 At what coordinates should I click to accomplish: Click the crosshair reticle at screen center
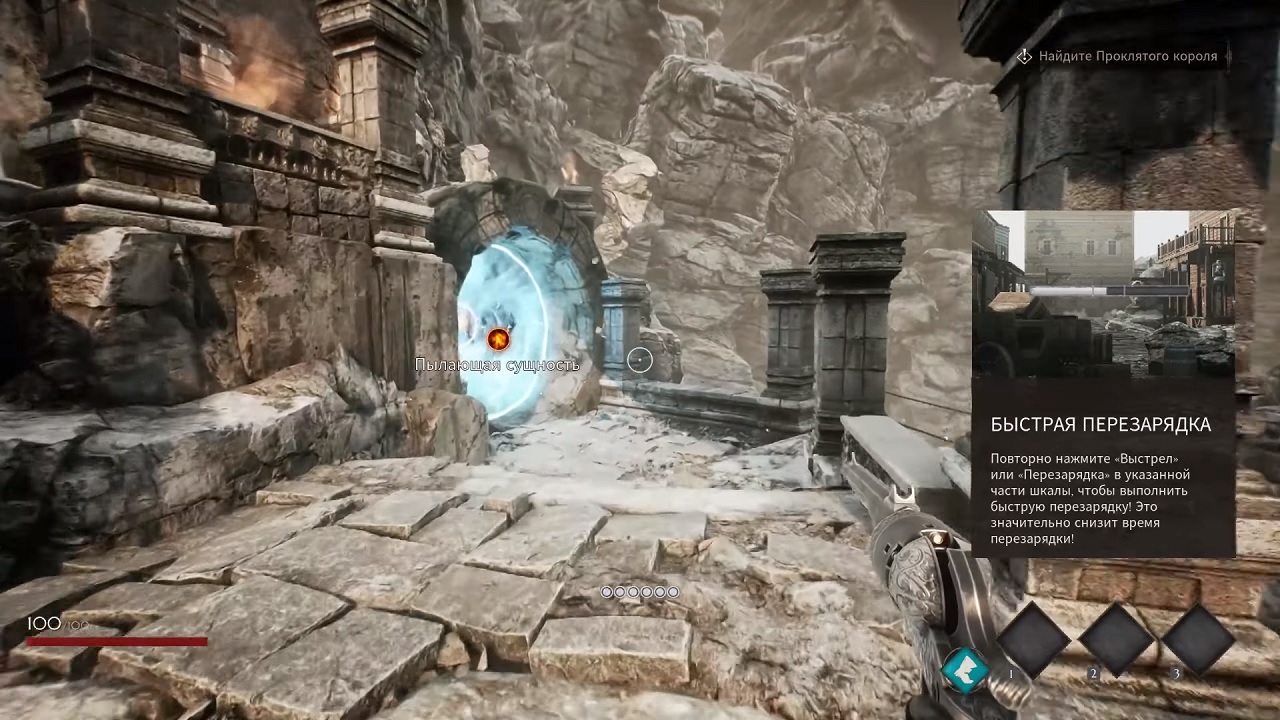[x=640, y=360]
